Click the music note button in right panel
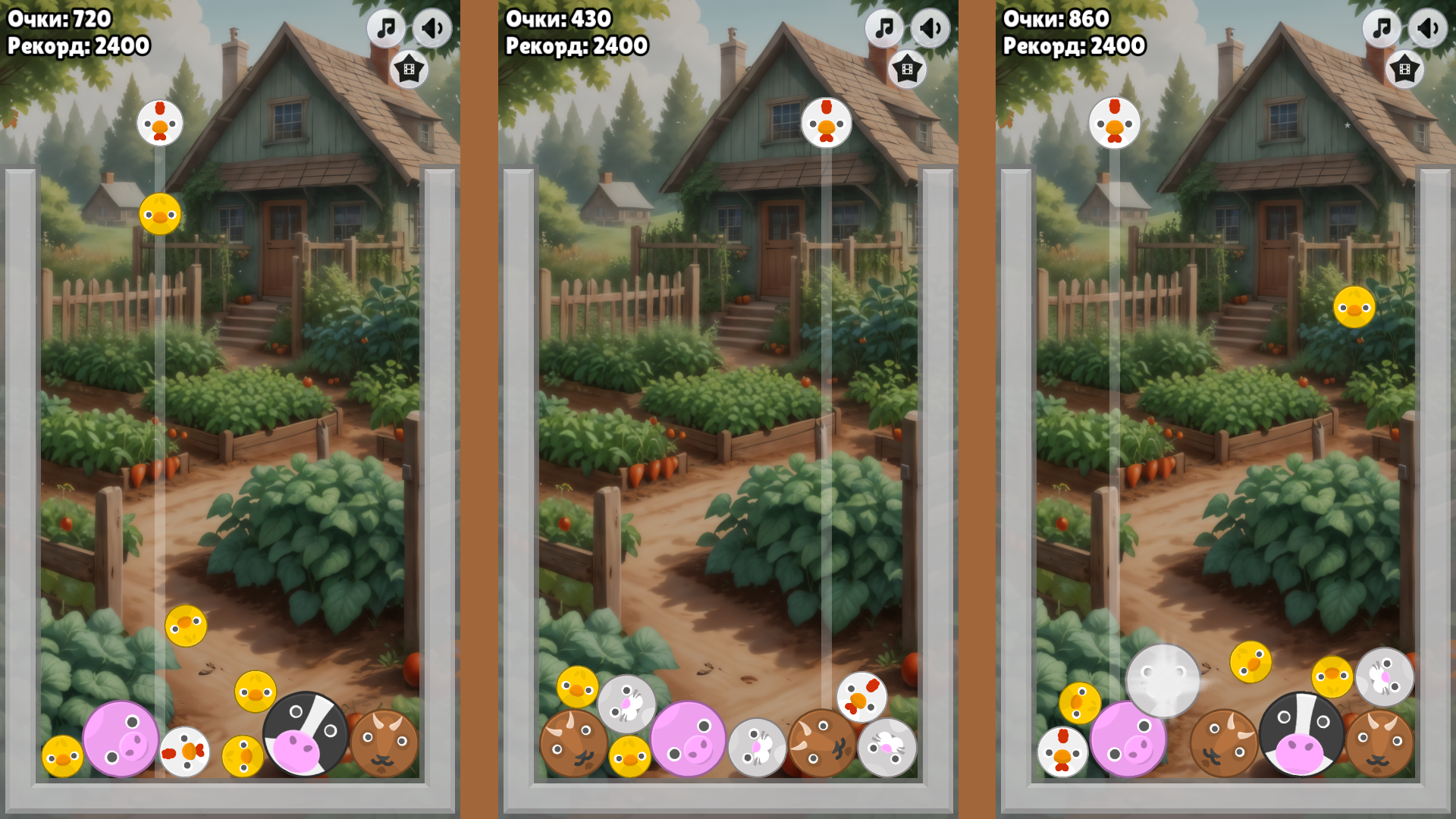The width and height of the screenshot is (1456, 819). [1381, 30]
